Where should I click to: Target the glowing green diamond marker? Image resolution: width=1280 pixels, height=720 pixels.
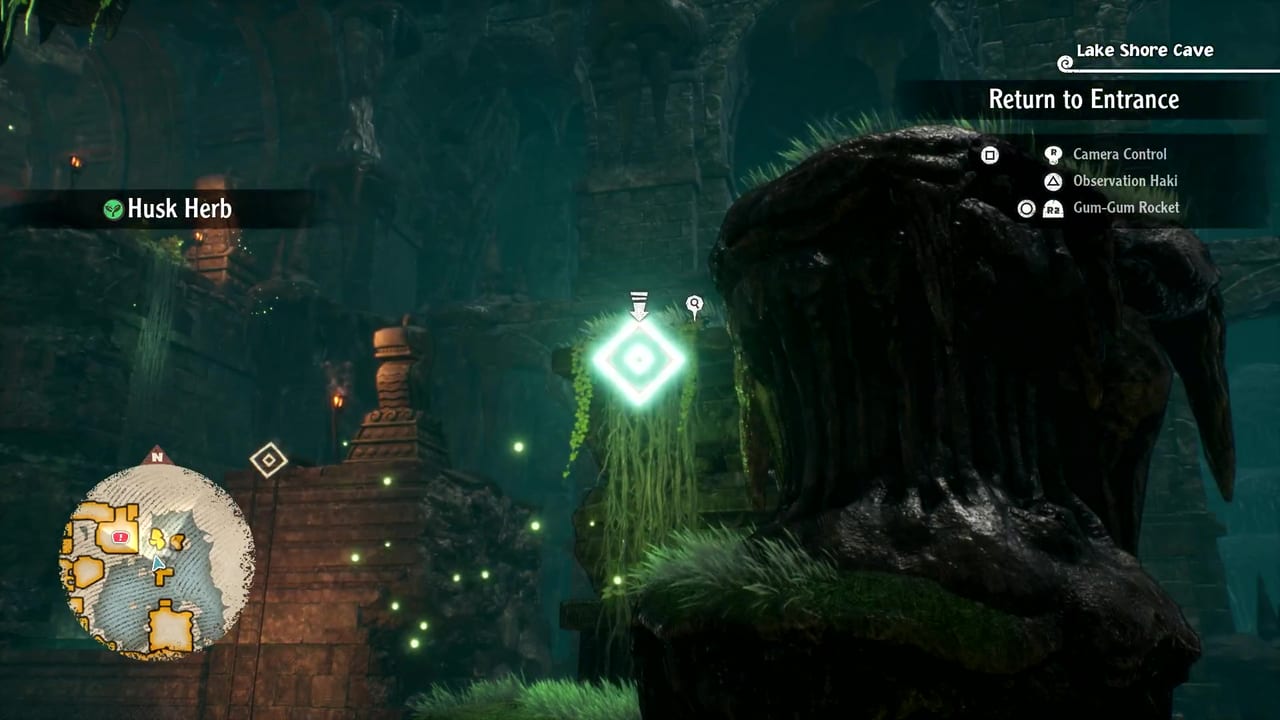pyautogui.click(x=639, y=359)
